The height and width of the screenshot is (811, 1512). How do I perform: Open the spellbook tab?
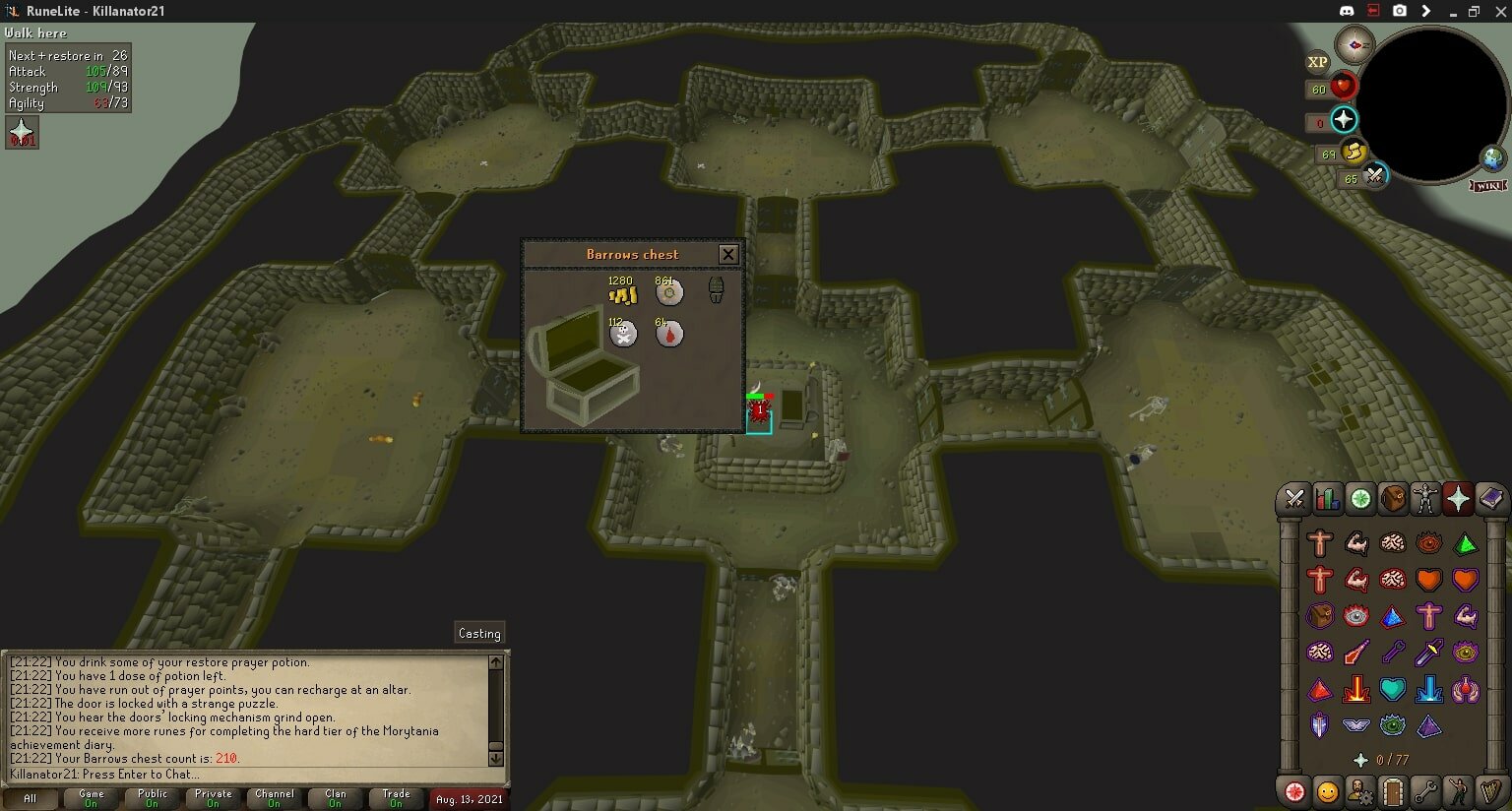click(x=1490, y=499)
